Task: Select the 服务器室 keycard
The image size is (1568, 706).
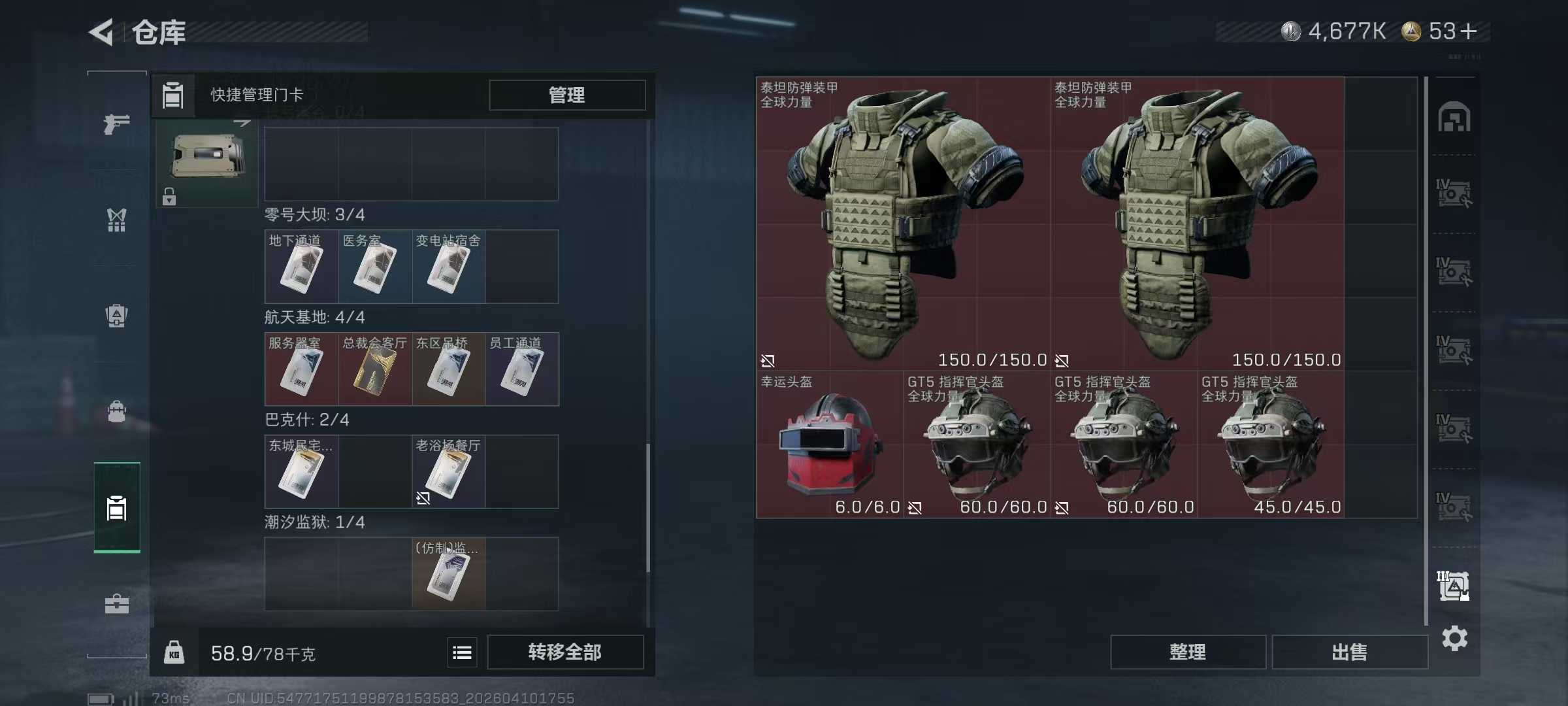Action: 301,369
